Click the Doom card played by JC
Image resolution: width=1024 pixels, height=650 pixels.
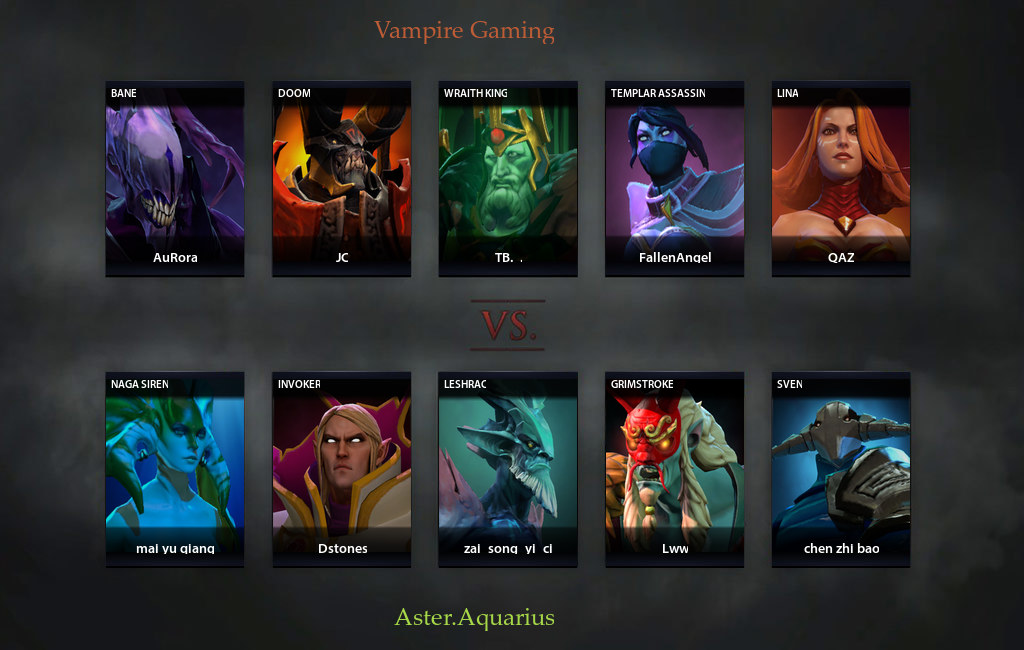[x=342, y=178]
